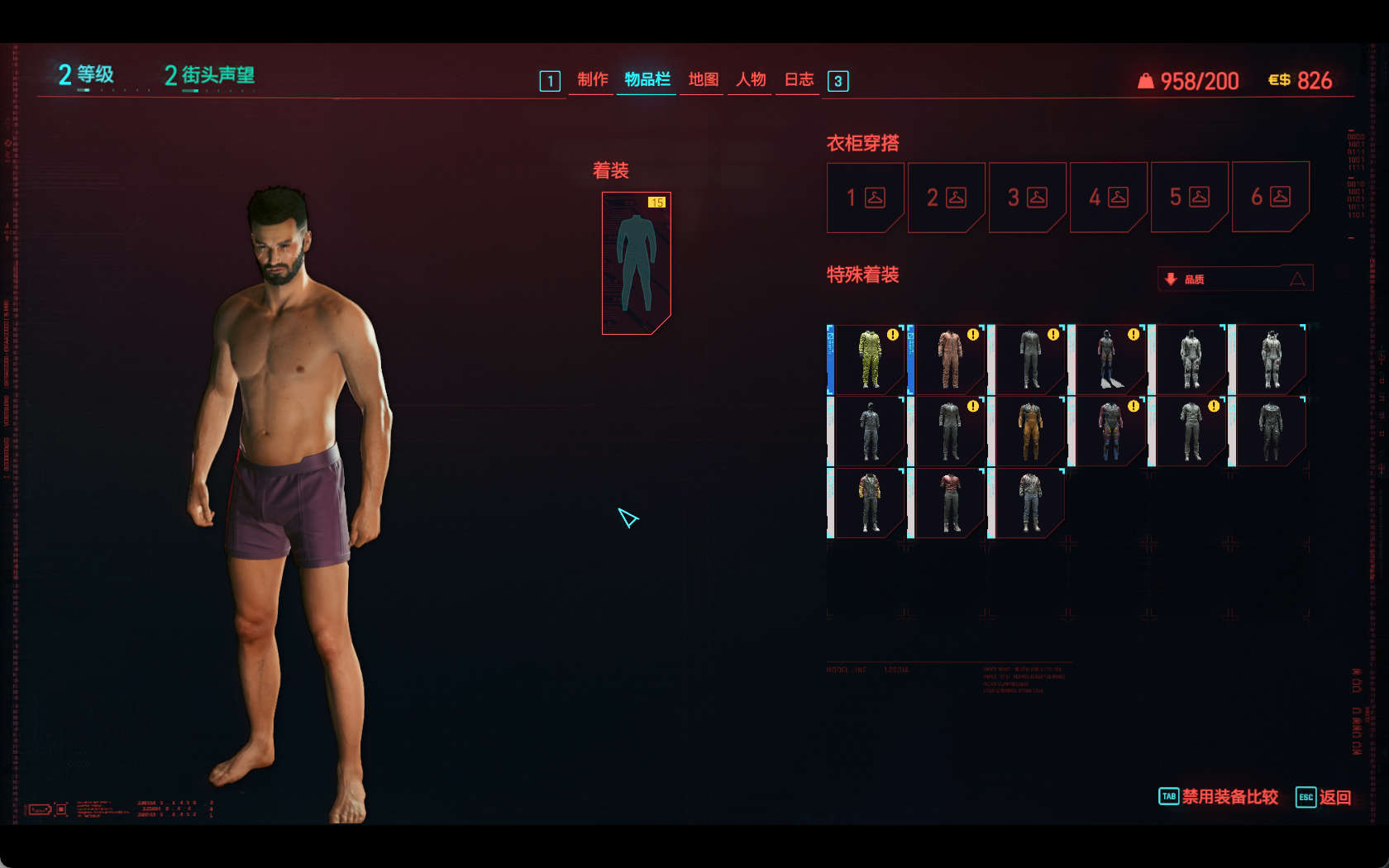The height and width of the screenshot is (868, 1389).
Task: Click 禁用装备比较 to disable equipment comparison
Action: 1220,797
